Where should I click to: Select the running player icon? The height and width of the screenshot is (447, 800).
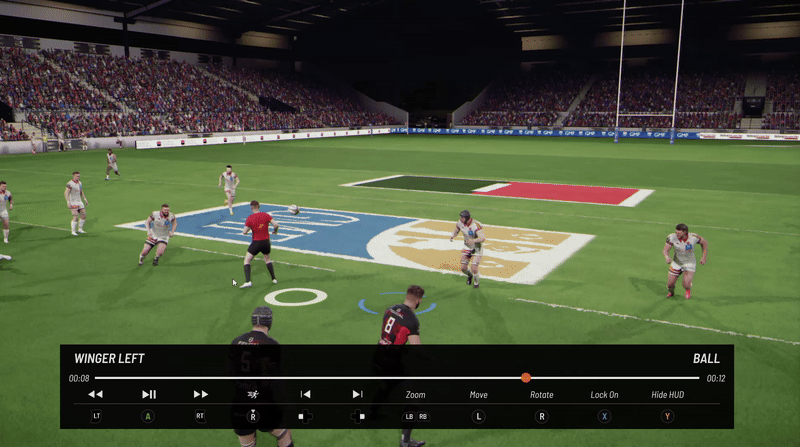(x=253, y=395)
